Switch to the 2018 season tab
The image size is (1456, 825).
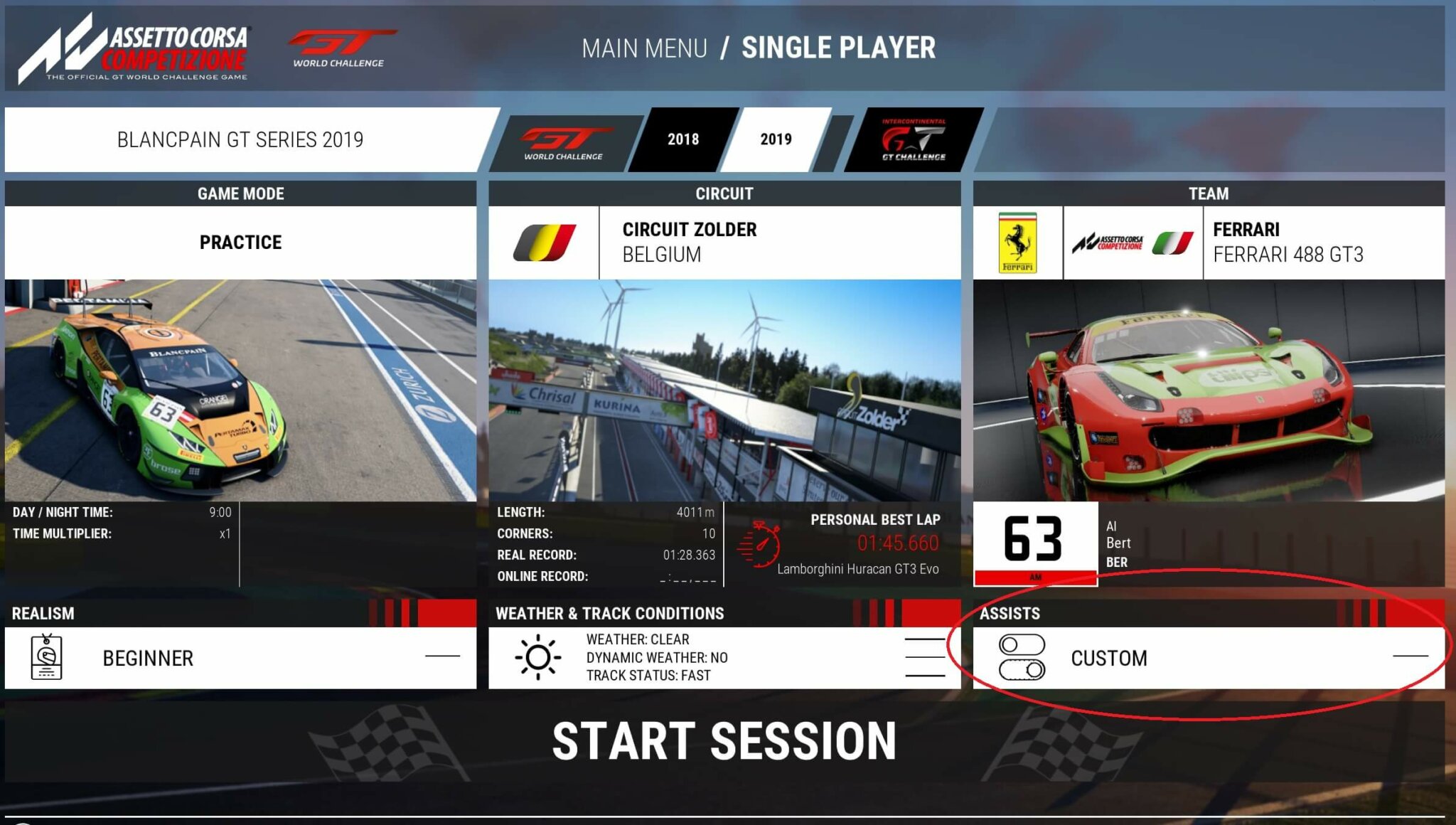[x=683, y=139]
